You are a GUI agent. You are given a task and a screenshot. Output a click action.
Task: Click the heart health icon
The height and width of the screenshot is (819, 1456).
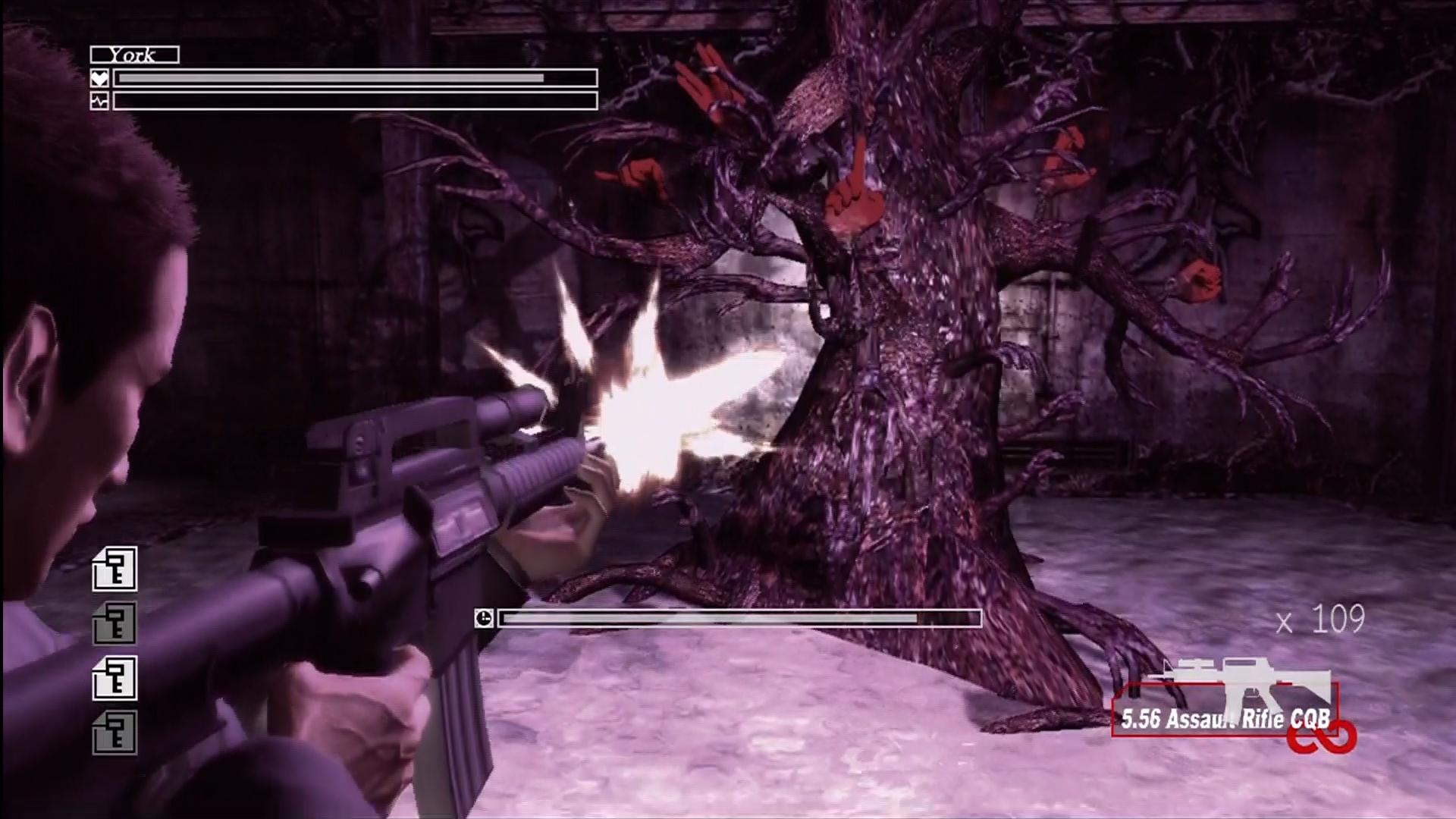(x=99, y=78)
